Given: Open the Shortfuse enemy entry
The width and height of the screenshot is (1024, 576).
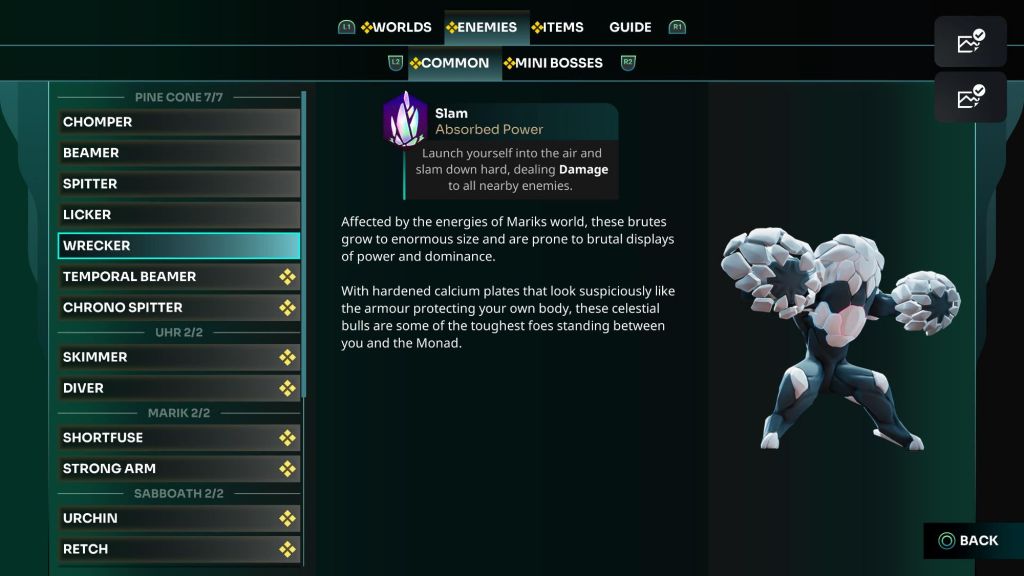Looking at the screenshot, I should (x=179, y=438).
